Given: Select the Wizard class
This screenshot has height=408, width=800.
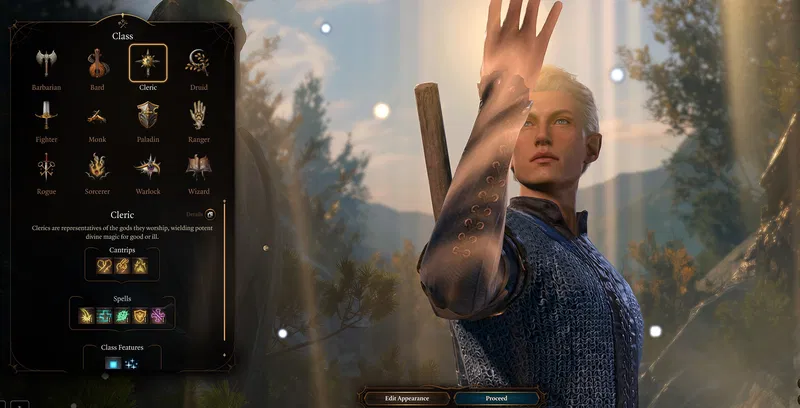Looking at the screenshot, I should [x=198, y=167].
